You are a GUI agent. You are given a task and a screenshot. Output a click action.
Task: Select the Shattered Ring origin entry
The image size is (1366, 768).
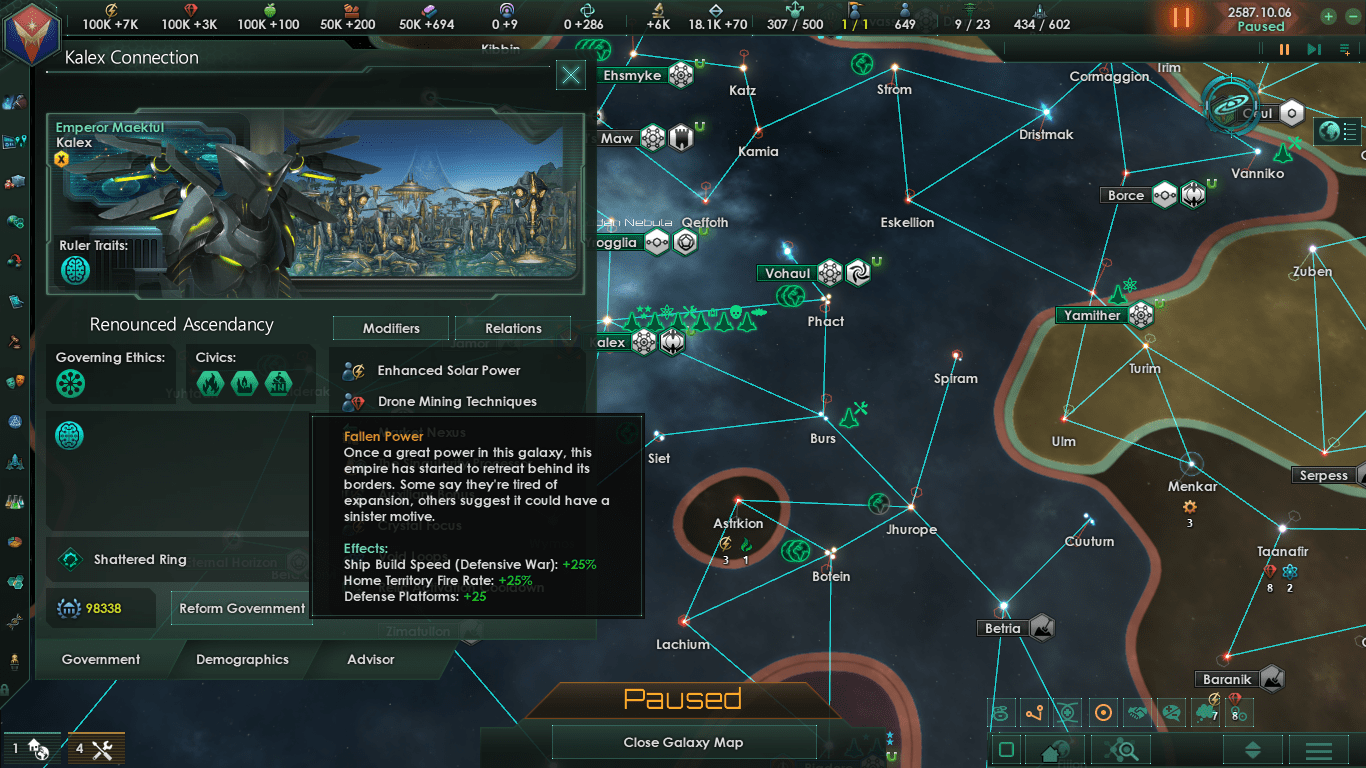pyautogui.click(x=140, y=560)
